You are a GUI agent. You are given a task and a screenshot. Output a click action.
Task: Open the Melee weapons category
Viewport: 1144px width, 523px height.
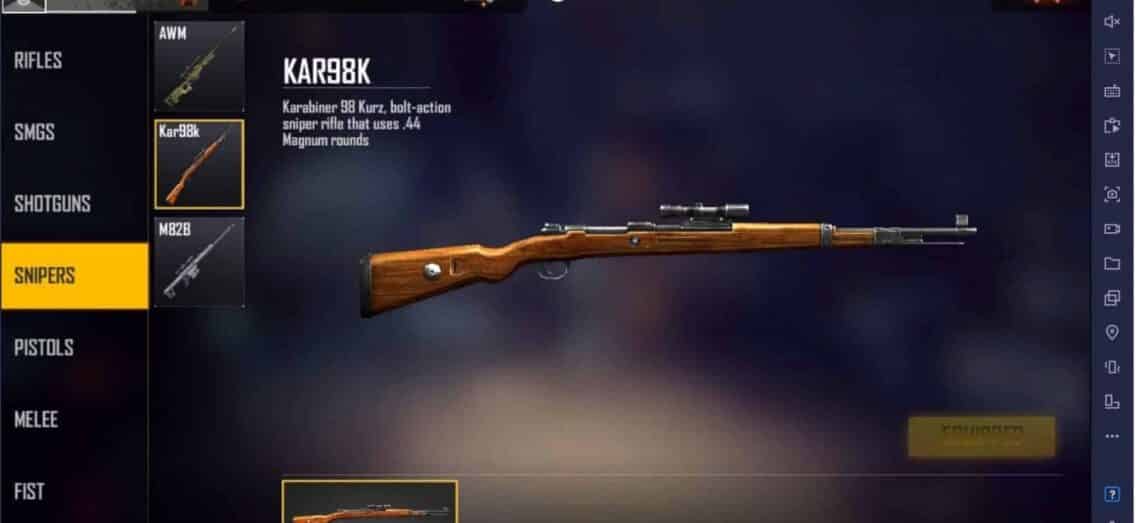(x=36, y=420)
